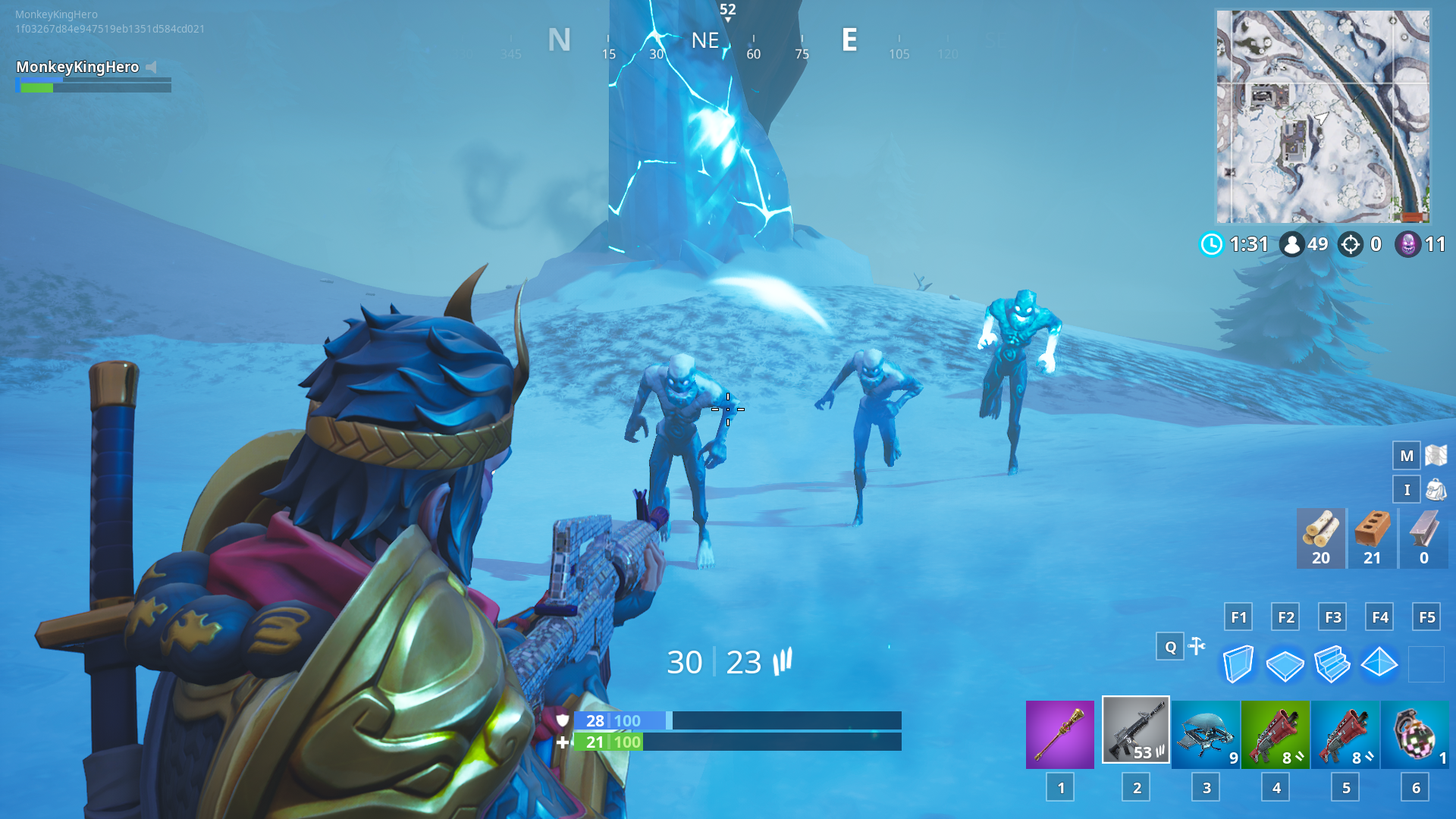1456x819 pixels.
Task: Select the stairs build piece icon
Action: click(1332, 663)
